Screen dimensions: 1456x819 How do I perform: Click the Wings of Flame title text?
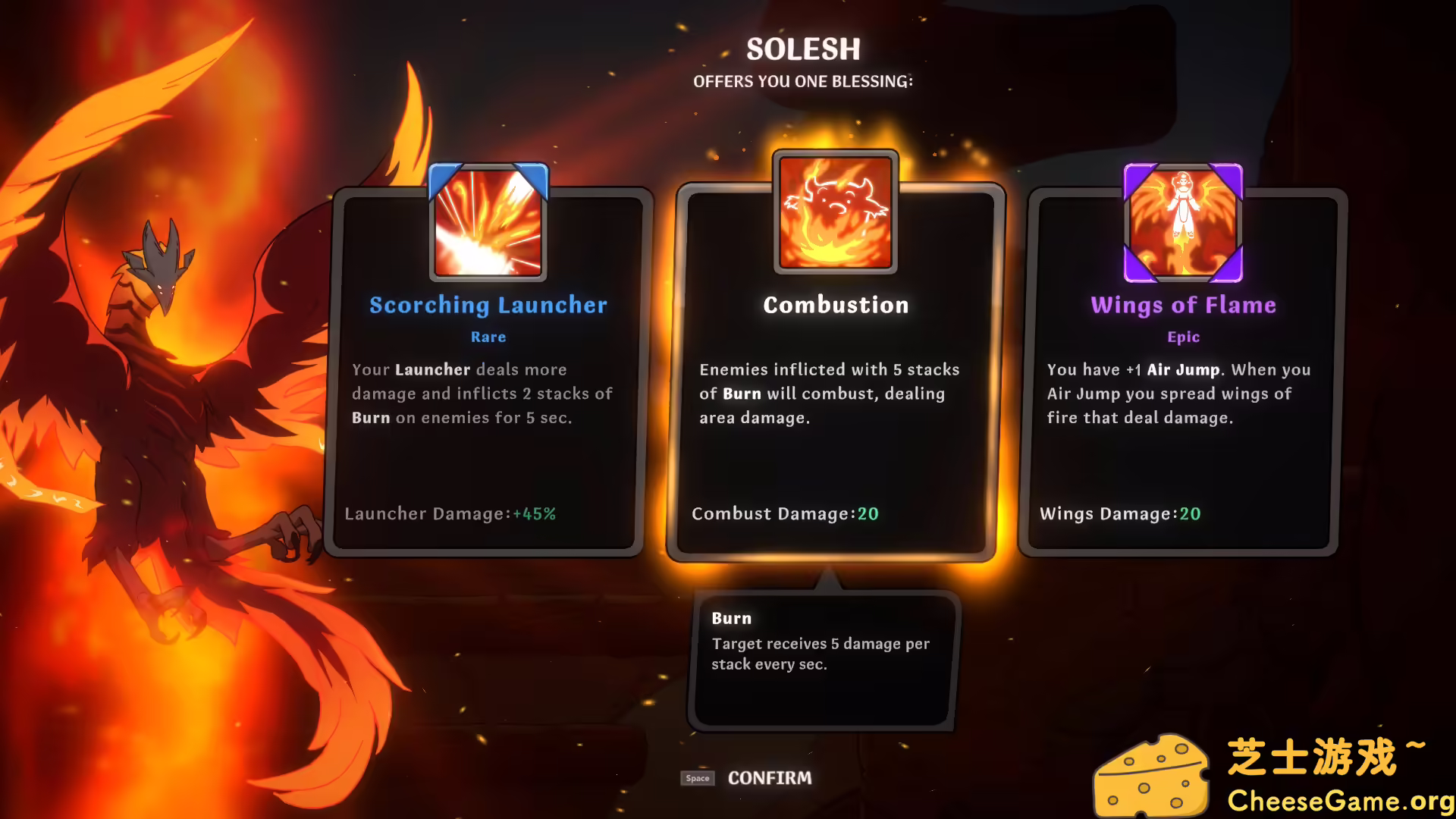pos(1183,305)
